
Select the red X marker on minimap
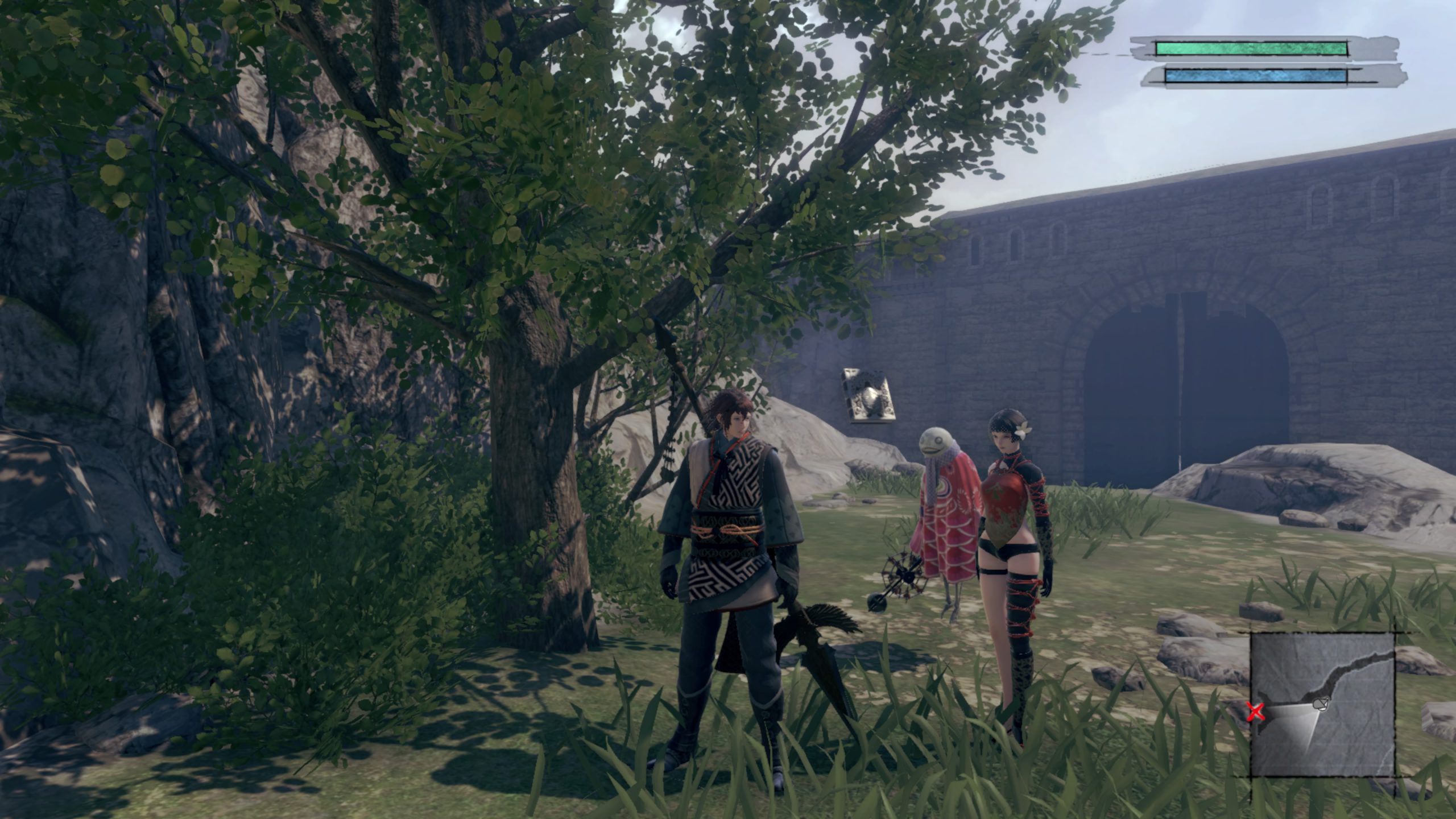1255,712
